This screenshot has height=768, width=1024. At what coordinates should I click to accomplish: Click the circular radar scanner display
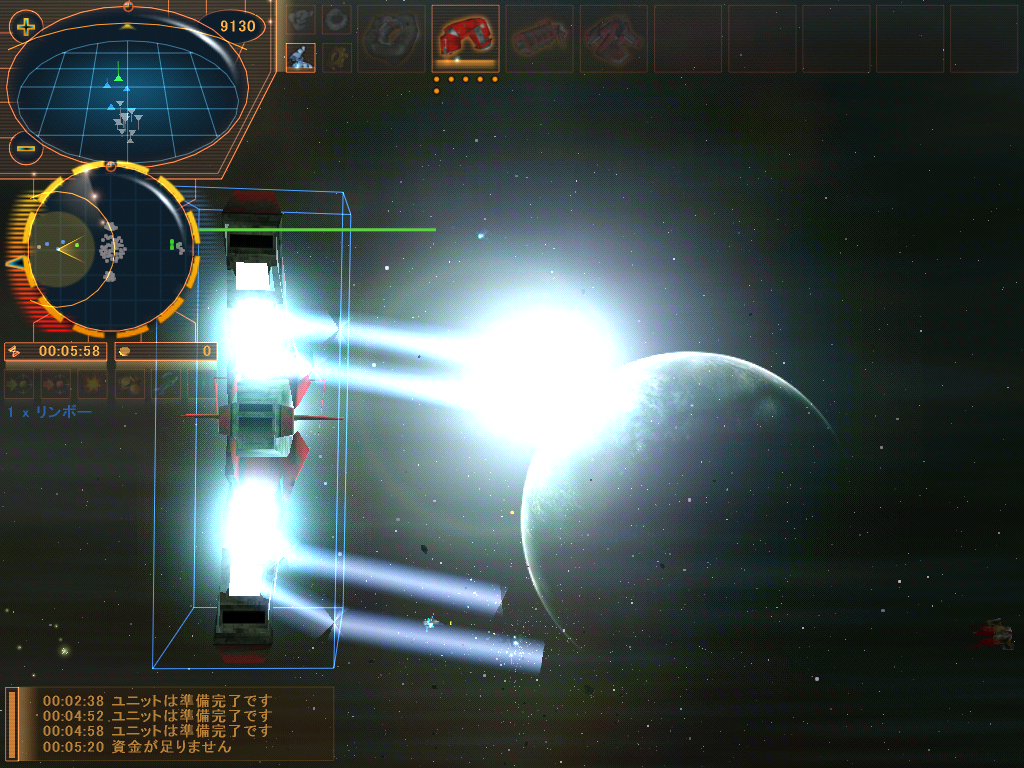tap(109, 248)
